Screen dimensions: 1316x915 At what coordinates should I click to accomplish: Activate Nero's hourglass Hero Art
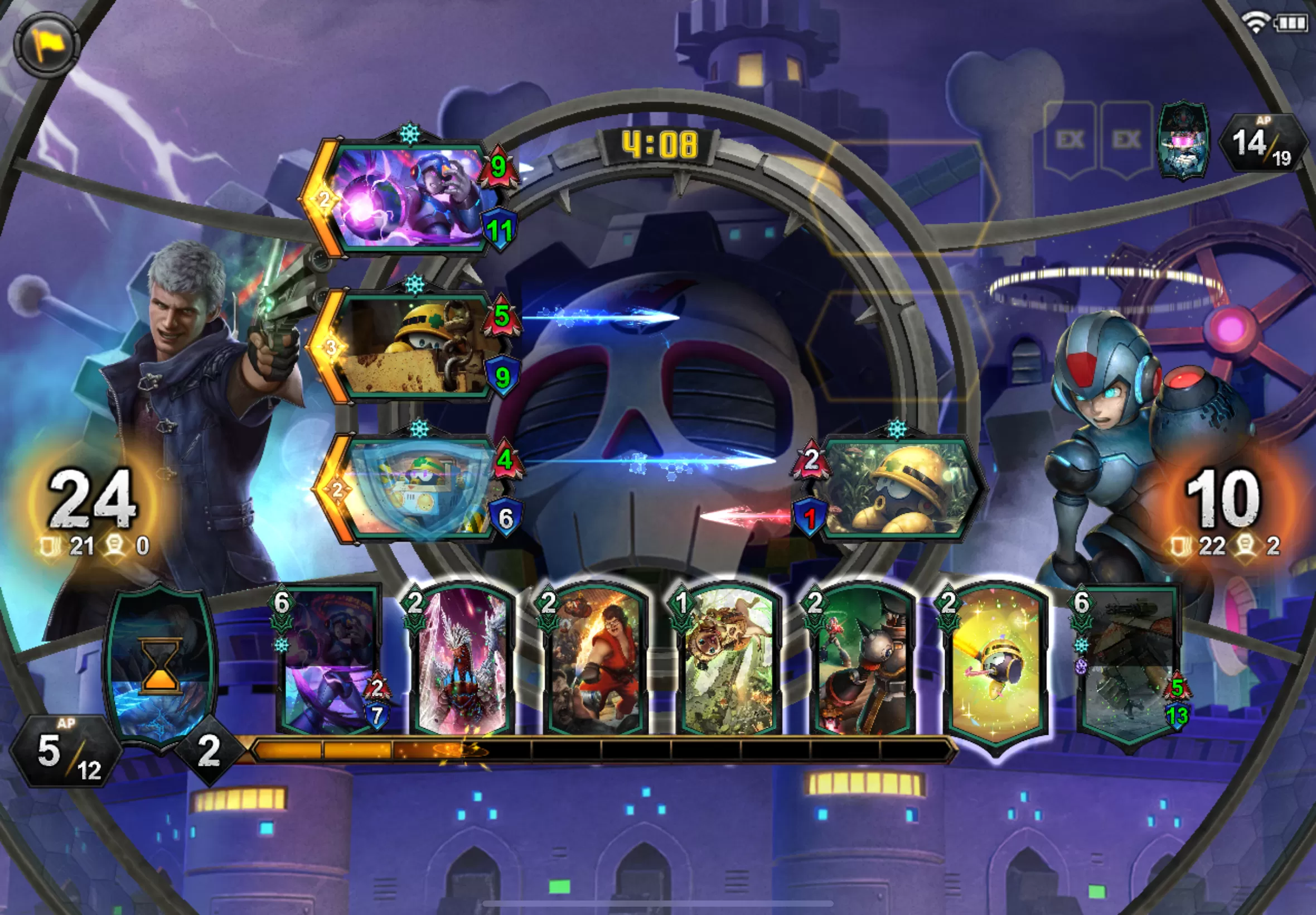click(x=161, y=668)
